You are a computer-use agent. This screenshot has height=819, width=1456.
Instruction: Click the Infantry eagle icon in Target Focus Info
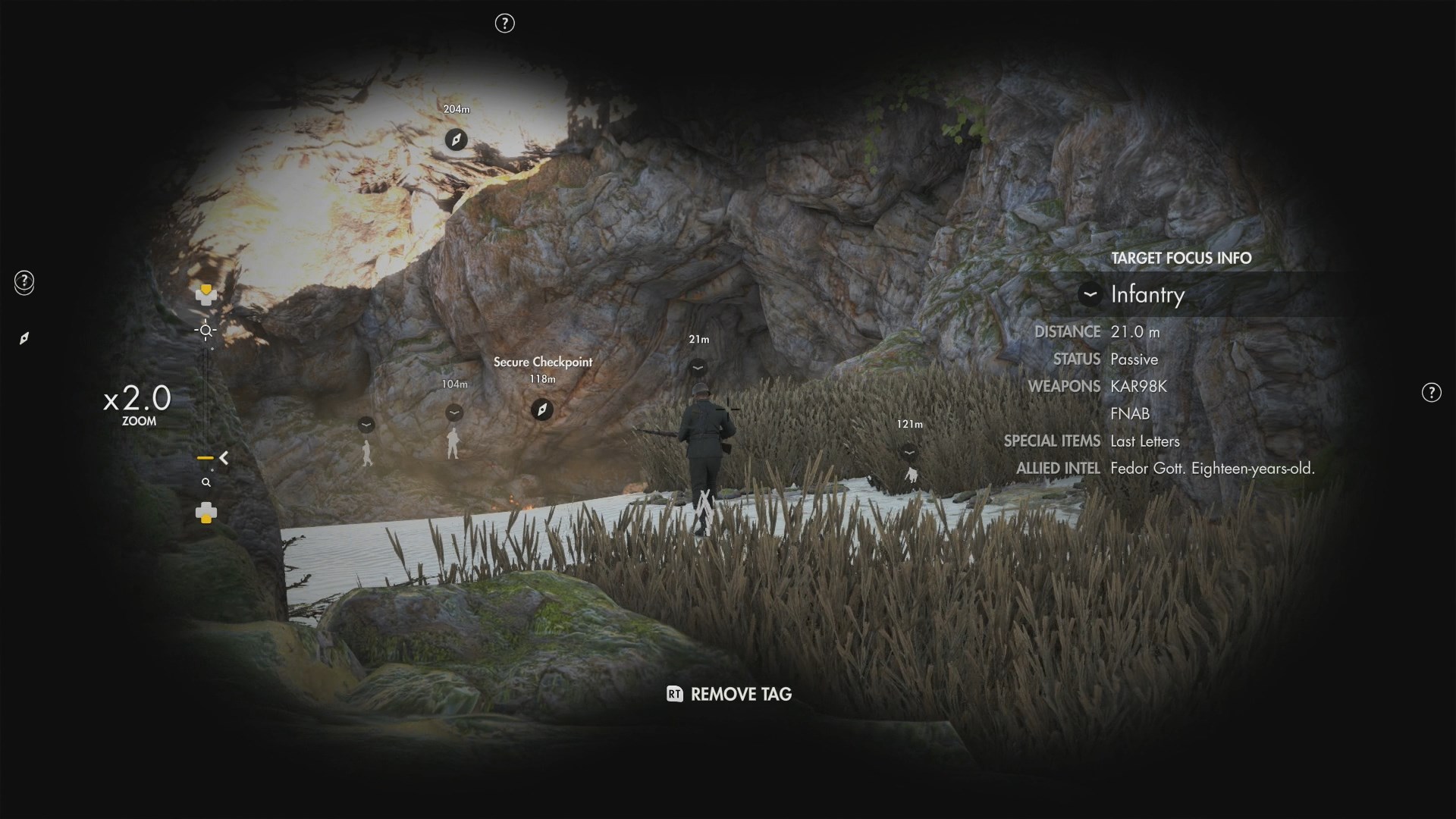point(1089,295)
